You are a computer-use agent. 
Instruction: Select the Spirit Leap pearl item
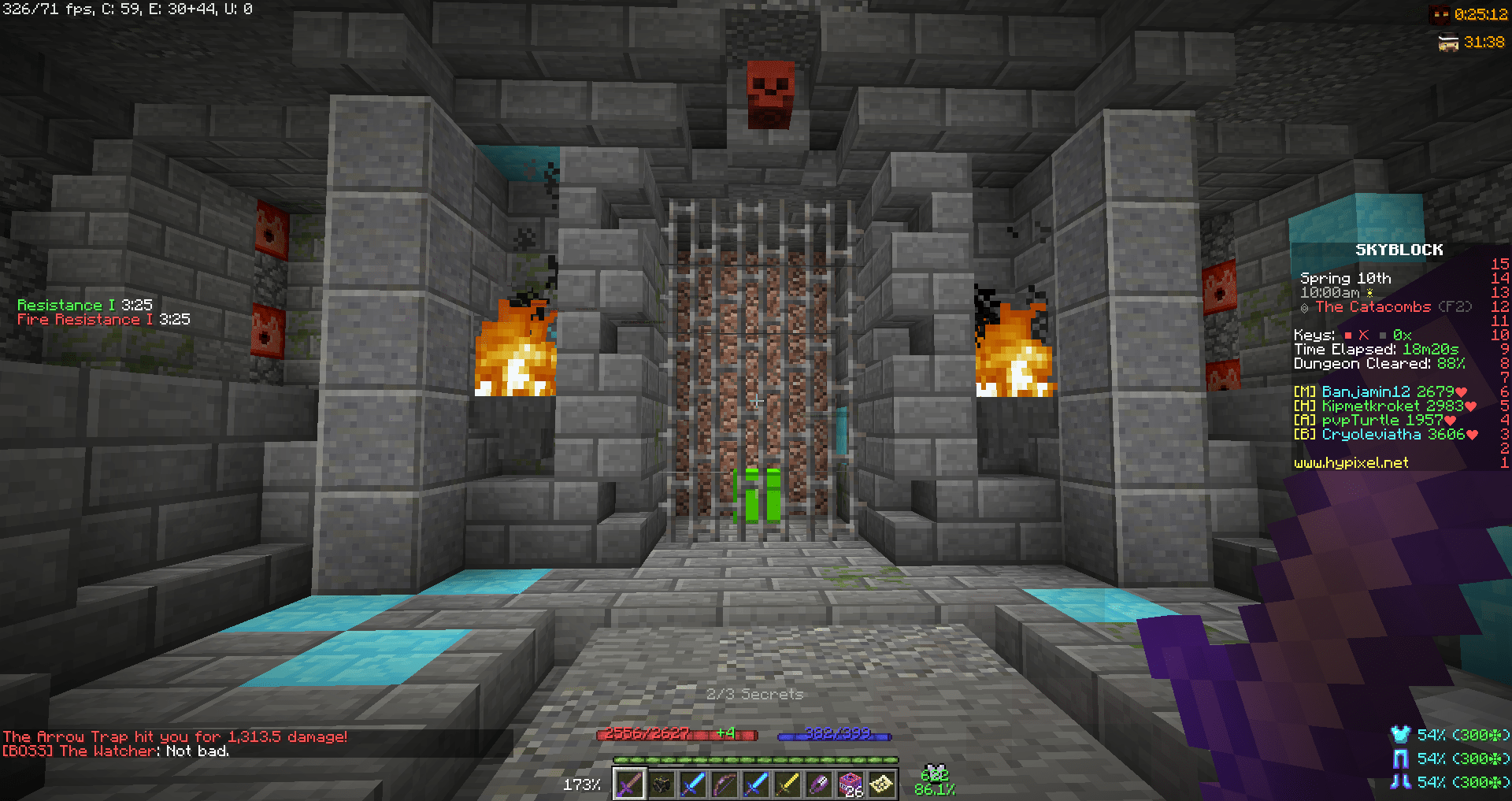click(819, 784)
